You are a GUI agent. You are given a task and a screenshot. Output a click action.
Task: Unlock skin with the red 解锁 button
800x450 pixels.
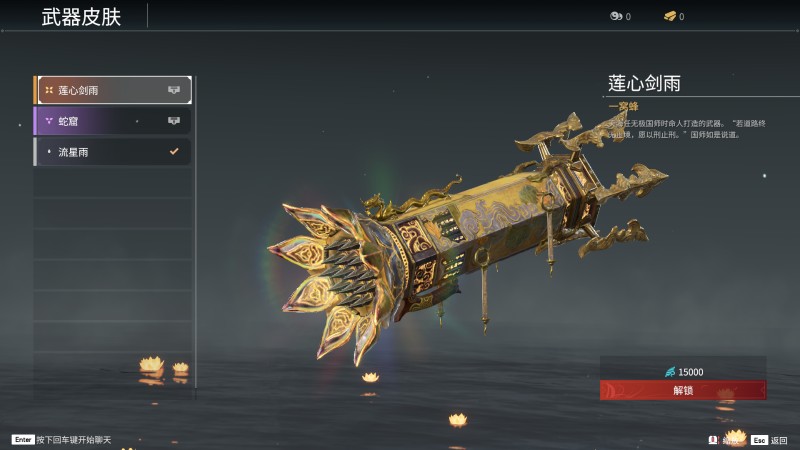click(683, 390)
